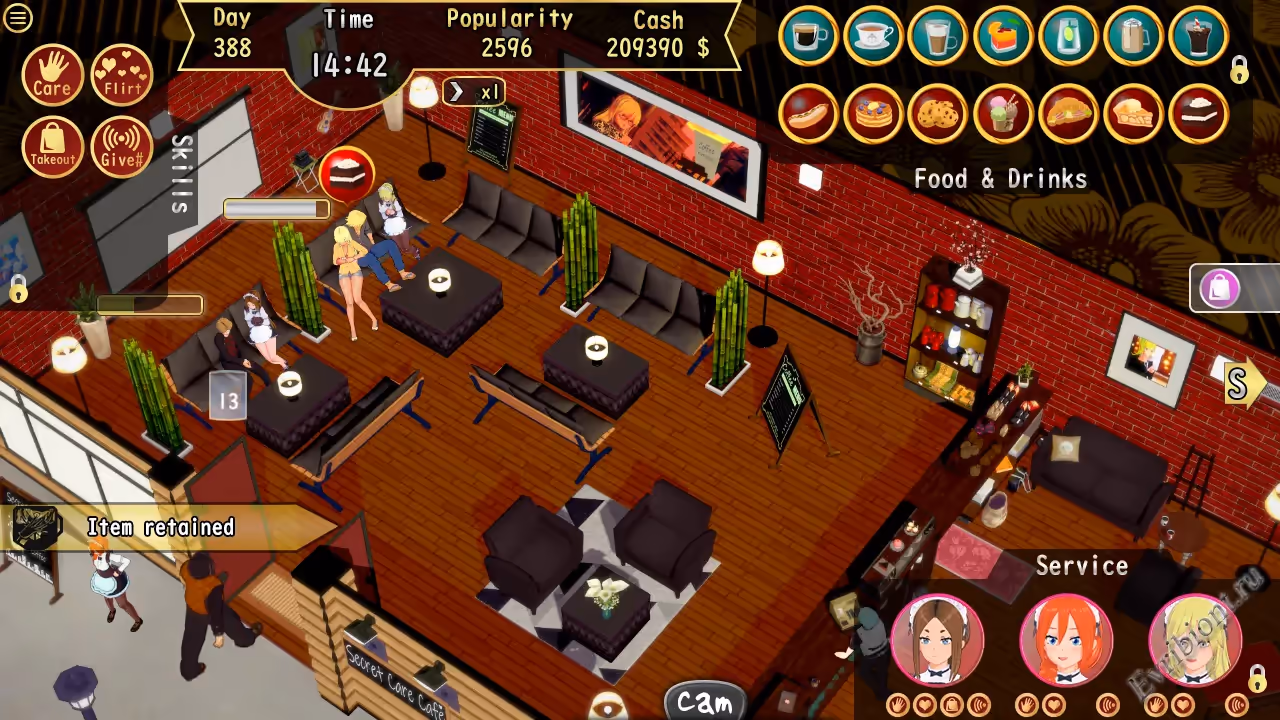This screenshot has width=1280, height=720.
Task: Open the hamburger menu button
Action: [x=18, y=18]
